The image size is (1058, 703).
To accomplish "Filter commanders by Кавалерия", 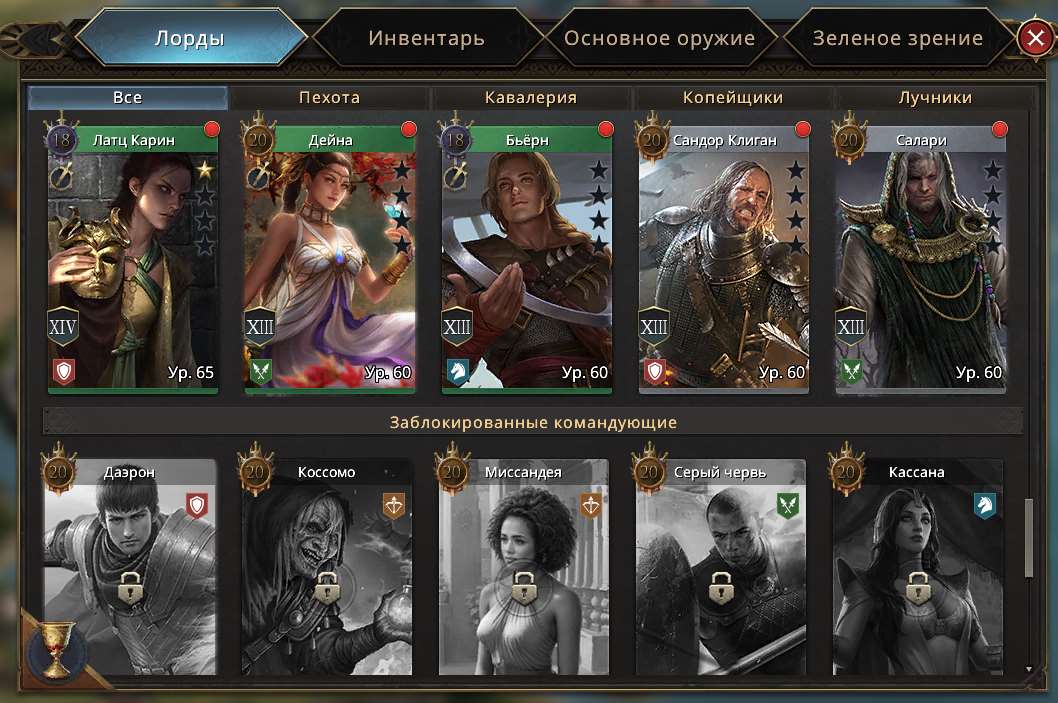I will 531,97.
